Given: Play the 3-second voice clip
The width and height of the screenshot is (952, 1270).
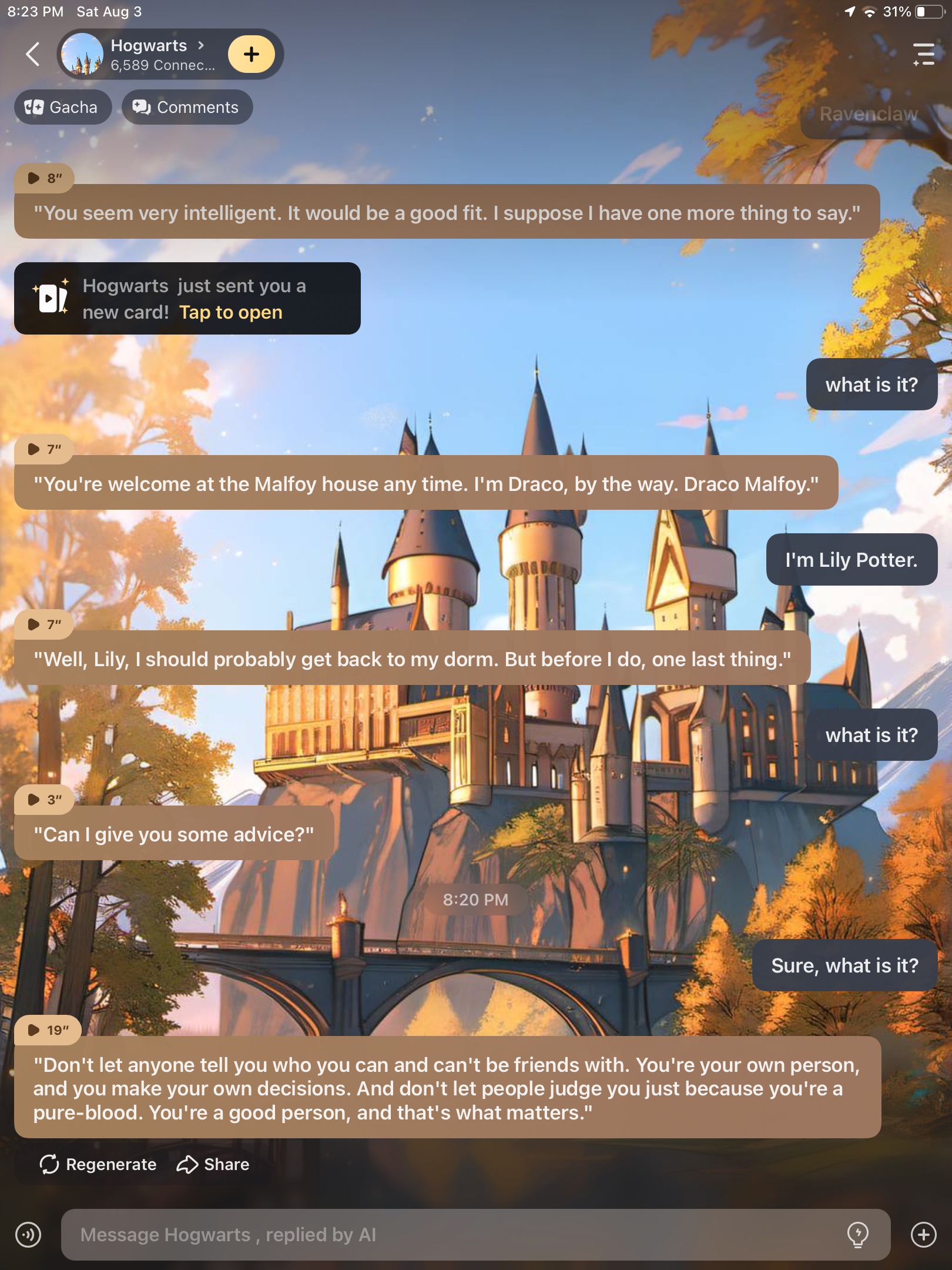Looking at the screenshot, I should pyautogui.click(x=44, y=800).
